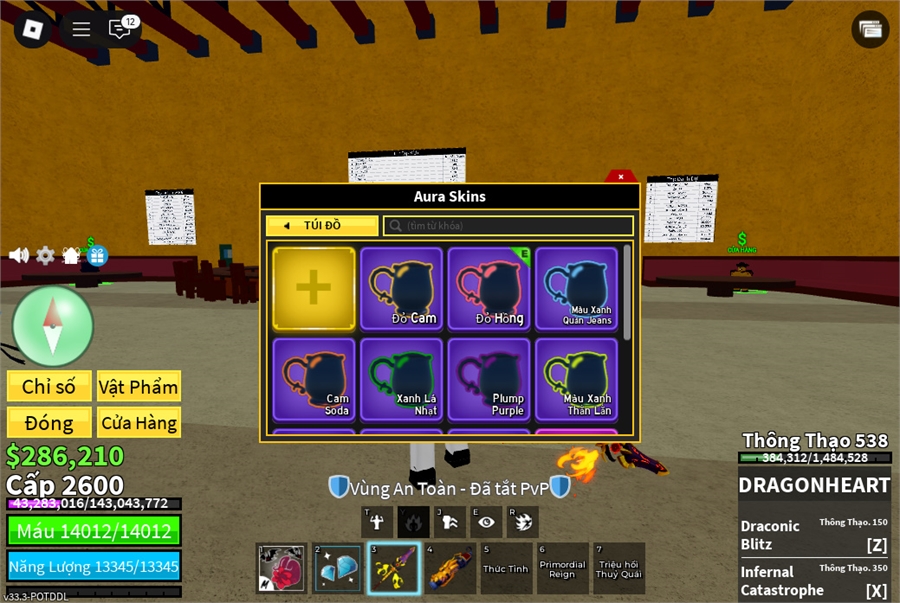Go back to Túi Đồ inventory

tap(322, 226)
